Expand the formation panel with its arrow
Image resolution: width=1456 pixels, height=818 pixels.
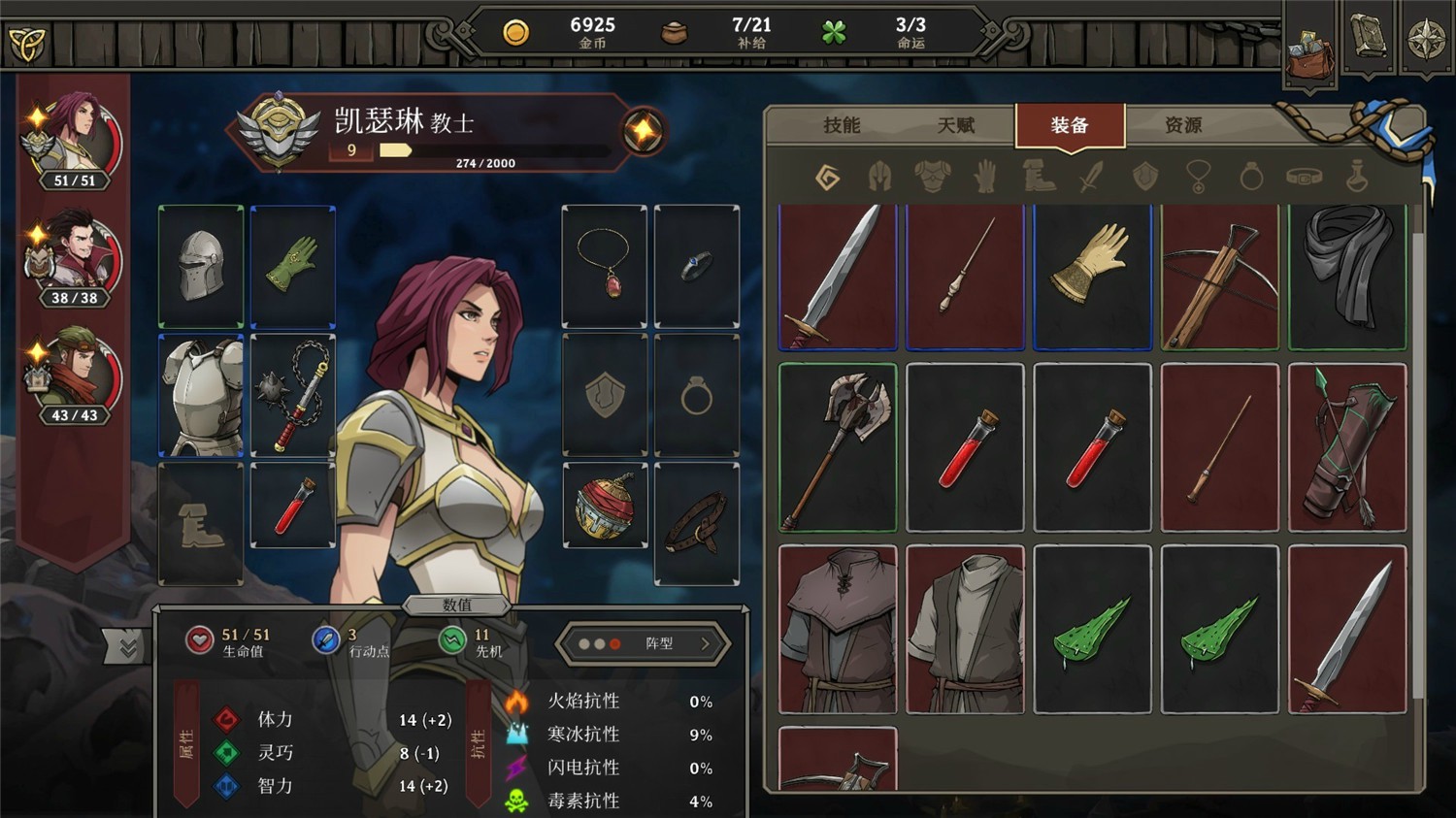[x=703, y=644]
